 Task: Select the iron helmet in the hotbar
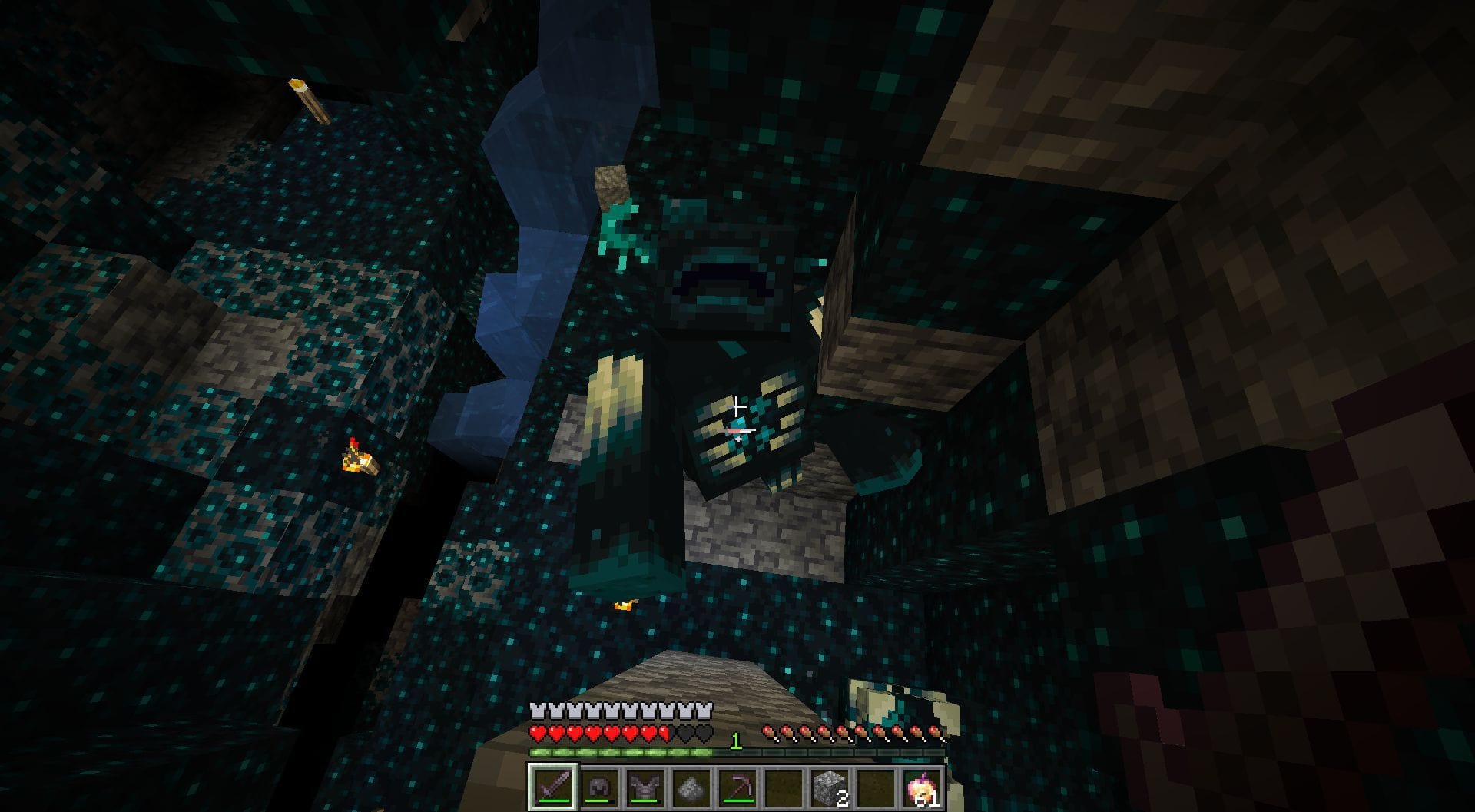click(599, 785)
